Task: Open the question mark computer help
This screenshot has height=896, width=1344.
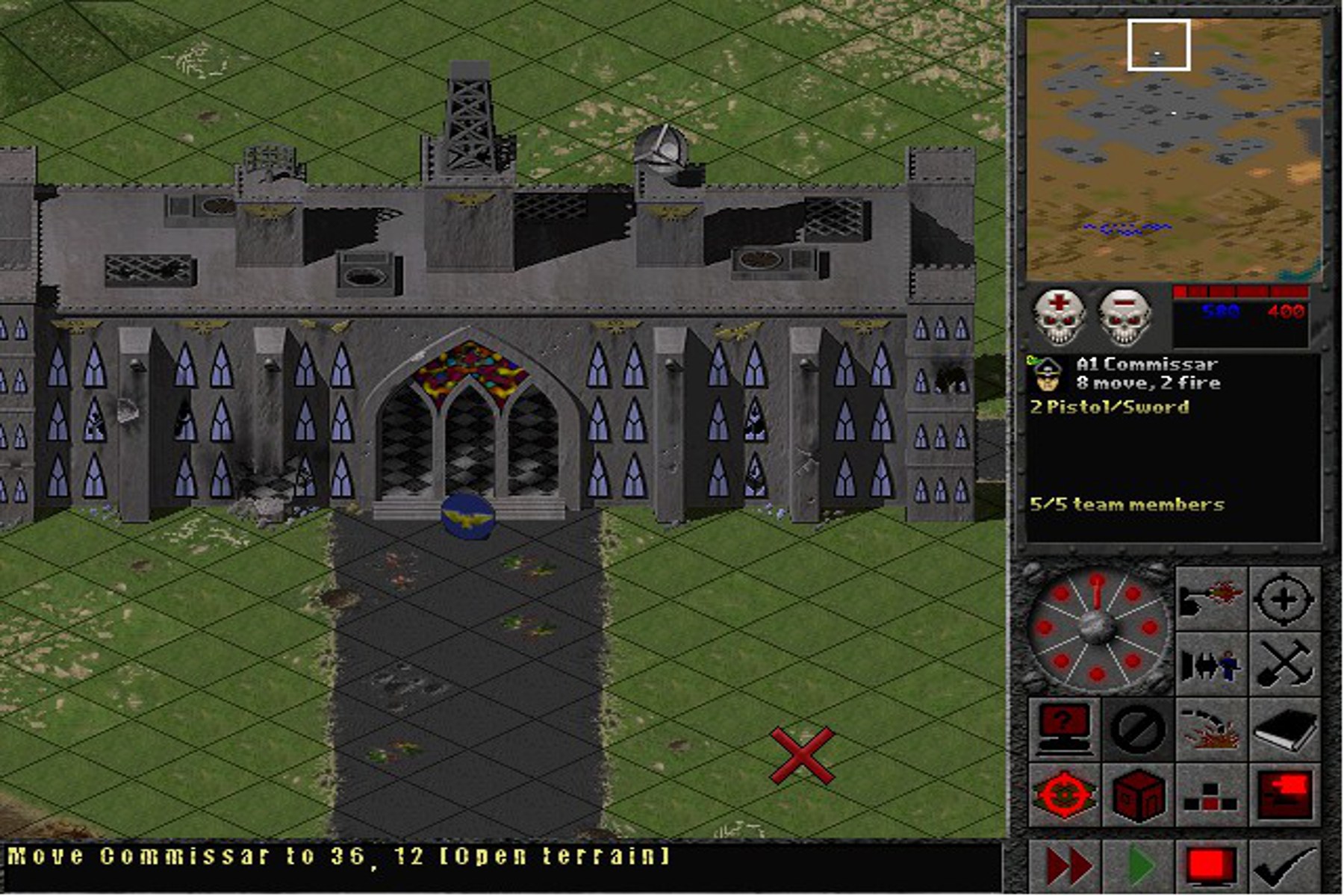Action: [1064, 728]
